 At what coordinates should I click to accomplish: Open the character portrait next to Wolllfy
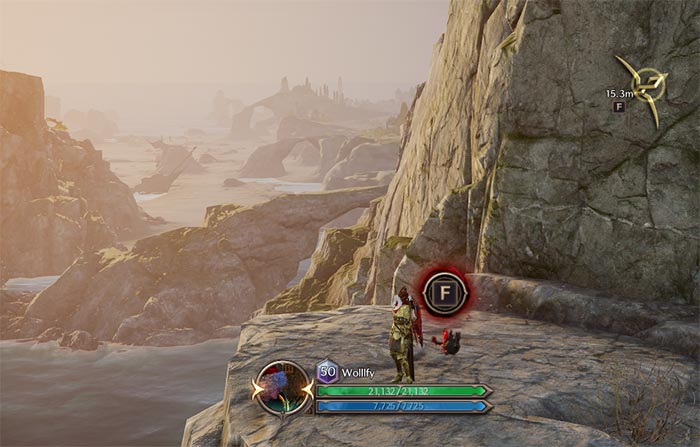point(284,388)
